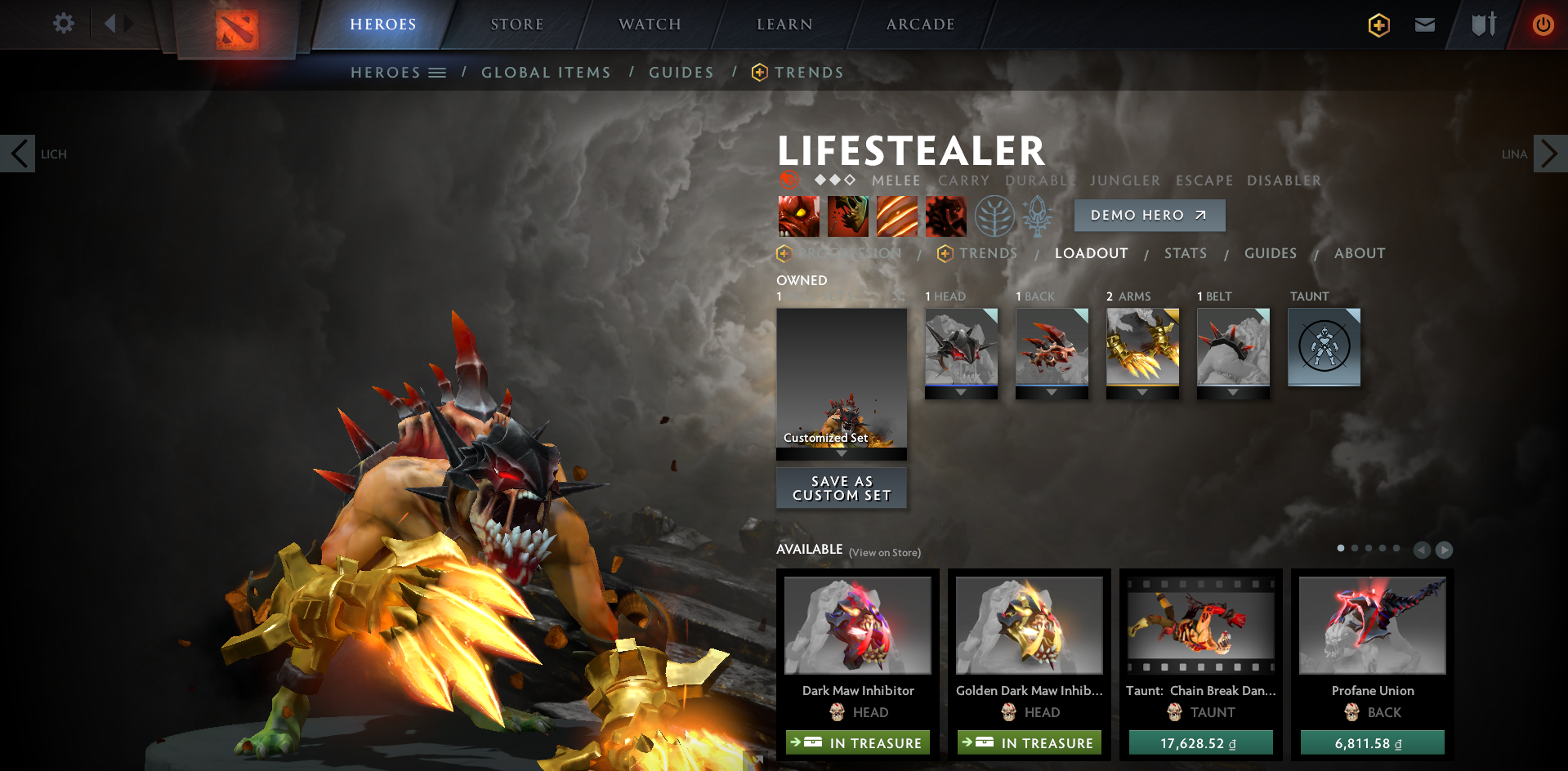Select the second pagination dot under AVAILABLE
Image resolution: width=1568 pixels, height=771 pixels.
[x=1353, y=548]
